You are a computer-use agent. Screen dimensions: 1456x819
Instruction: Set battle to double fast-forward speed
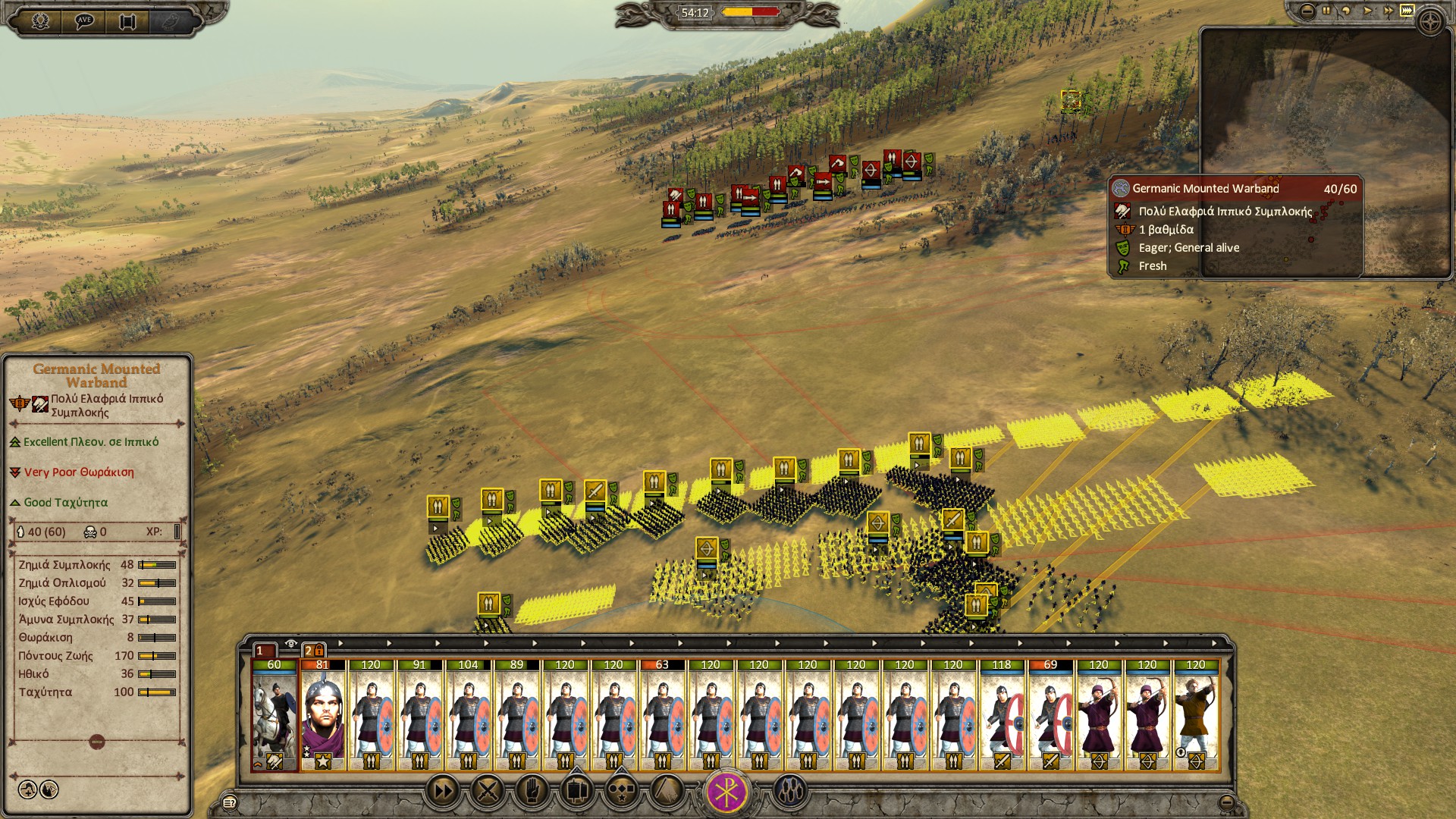[x=1388, y=11]
